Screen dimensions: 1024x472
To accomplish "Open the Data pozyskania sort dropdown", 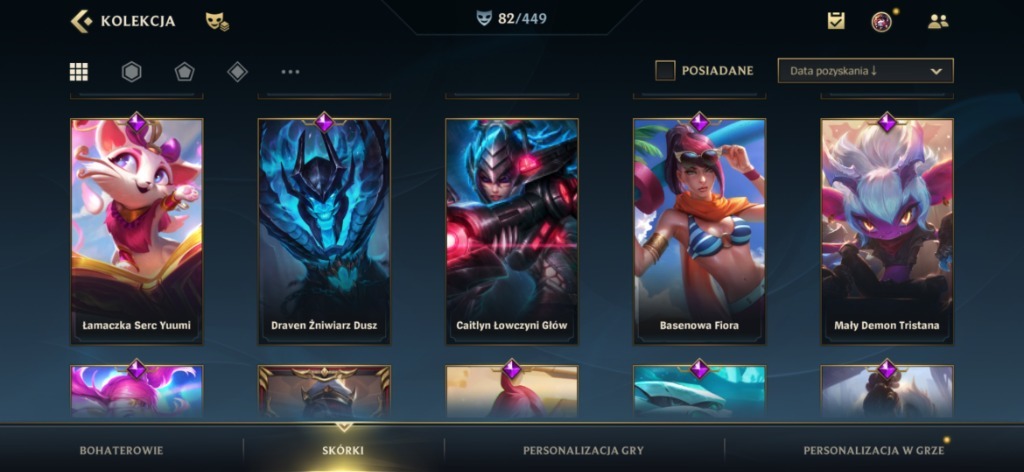I will [x=865, y=71].
